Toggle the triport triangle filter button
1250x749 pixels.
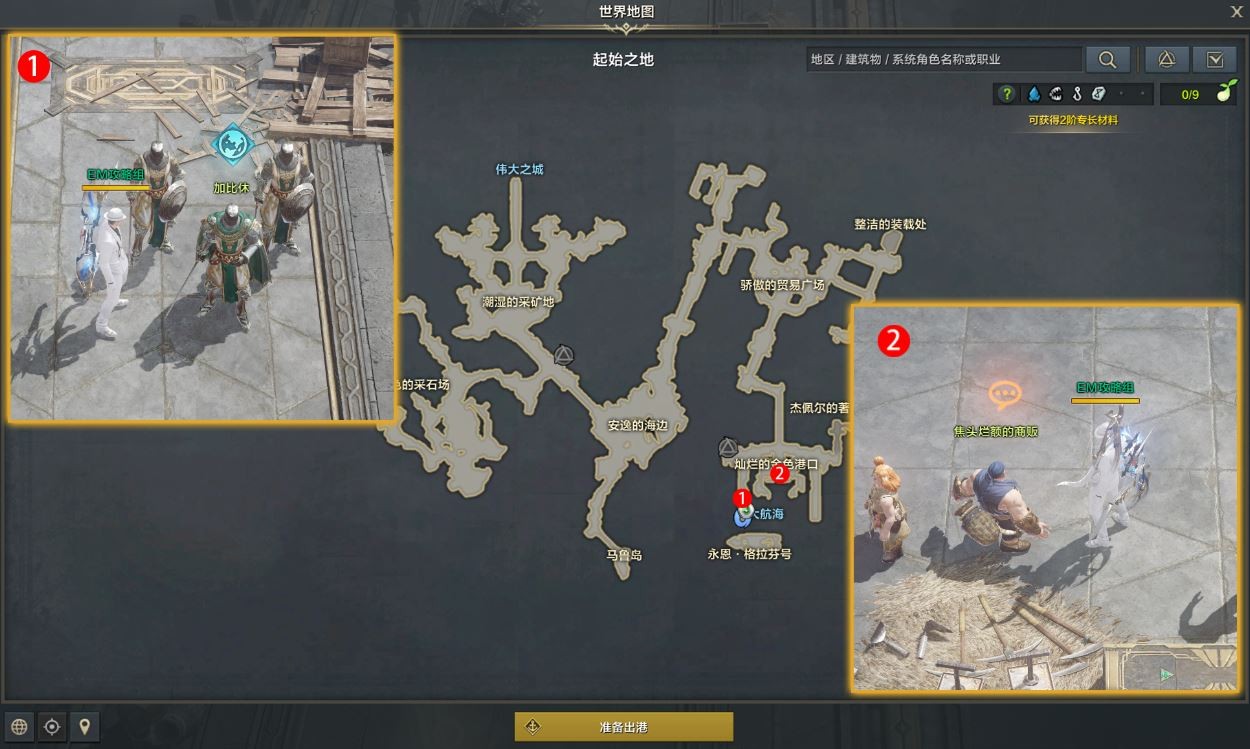coord(1166,59)
